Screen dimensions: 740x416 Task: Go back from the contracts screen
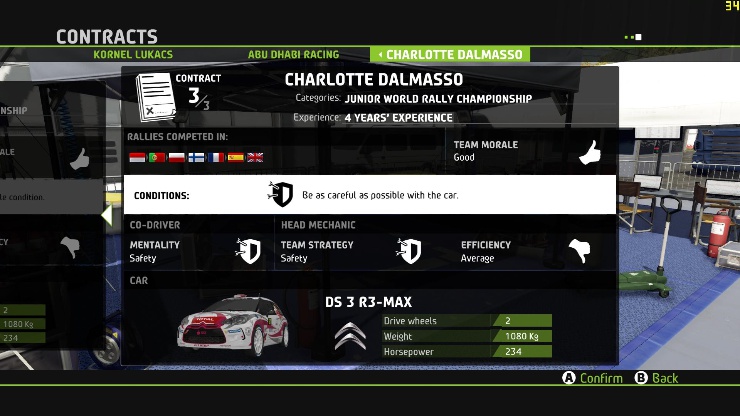click(657, 378)
